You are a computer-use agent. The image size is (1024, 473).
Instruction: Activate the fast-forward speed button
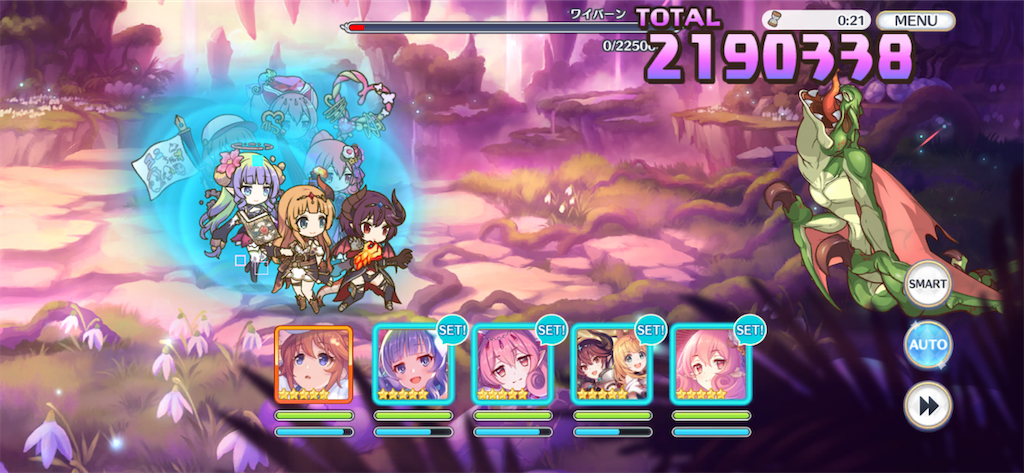[927, 406]
